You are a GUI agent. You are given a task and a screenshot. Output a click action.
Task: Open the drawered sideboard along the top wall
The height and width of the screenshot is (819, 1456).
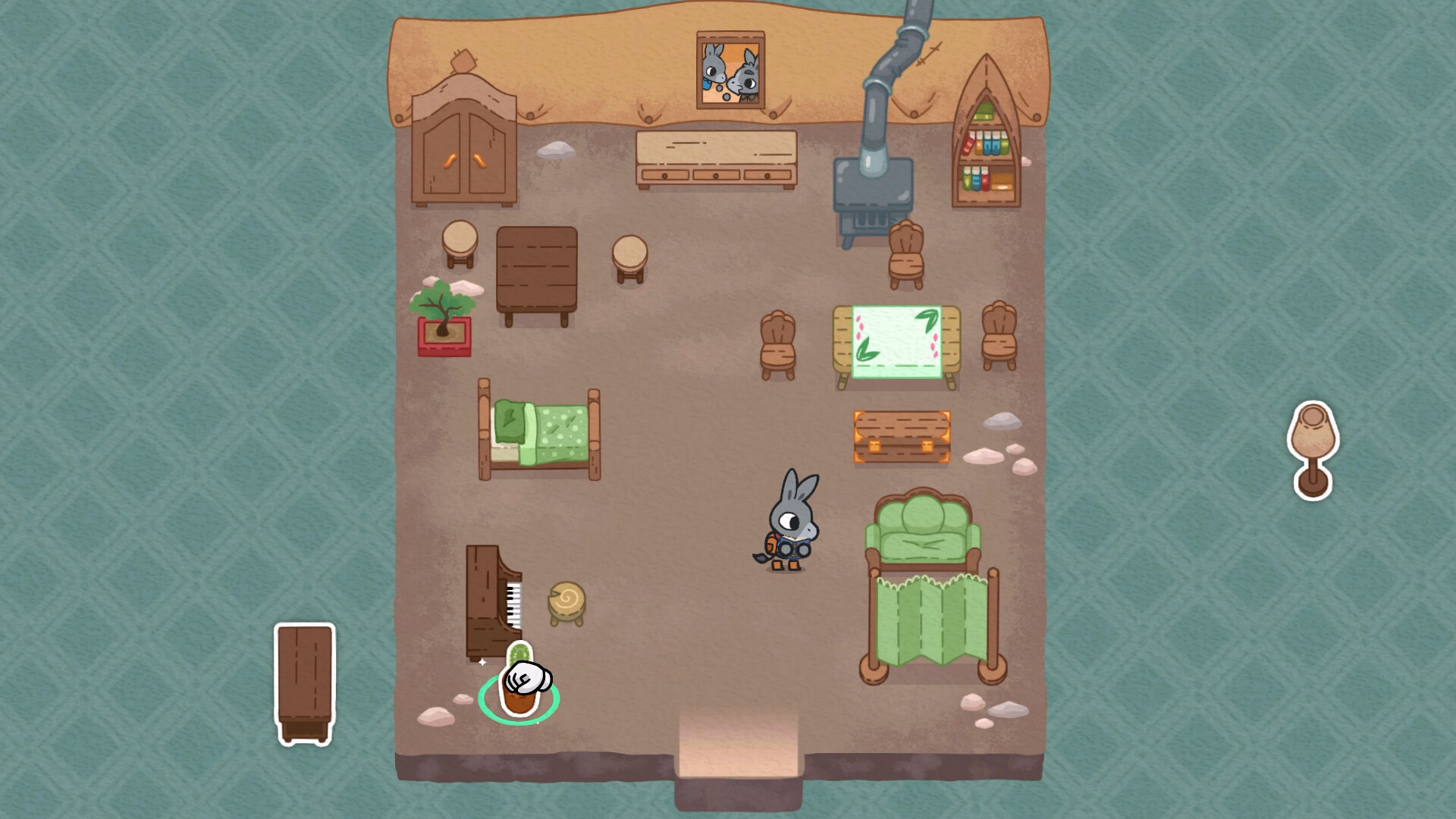pyautogui.click(x=717, y=159)
